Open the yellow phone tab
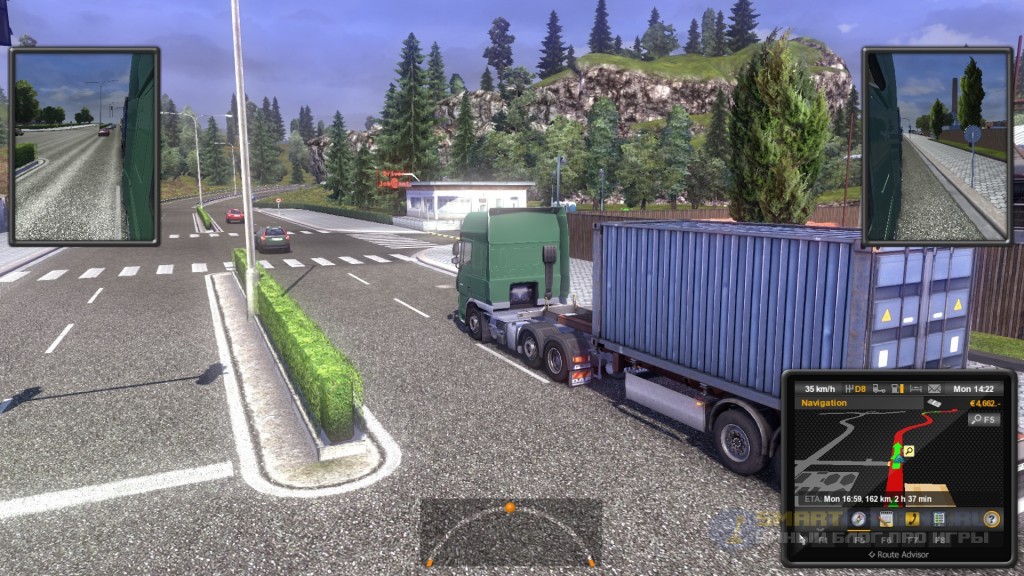The height and width of the screenshot is (576, 1024). point(912,518)
